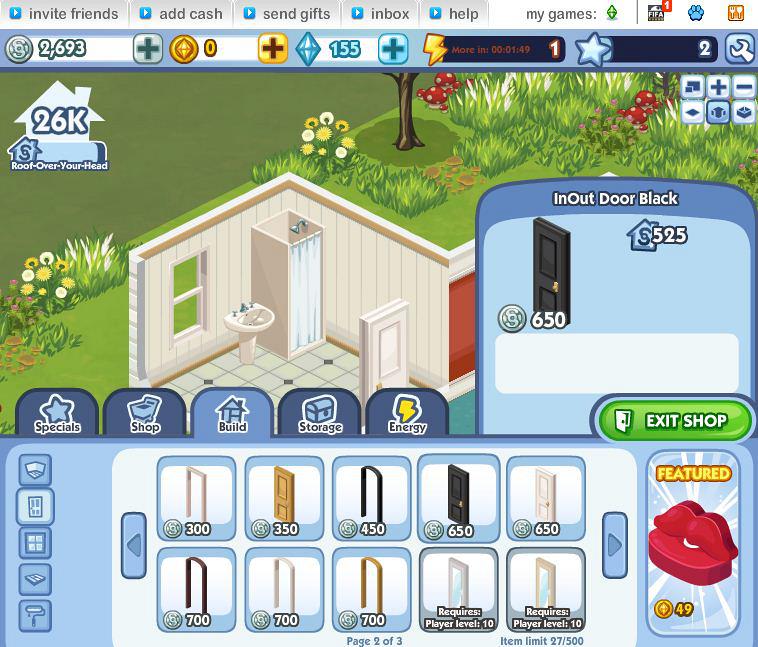Click the invite friends link
This screenshot has width=758, height=647.
click(x=64, y=14)
